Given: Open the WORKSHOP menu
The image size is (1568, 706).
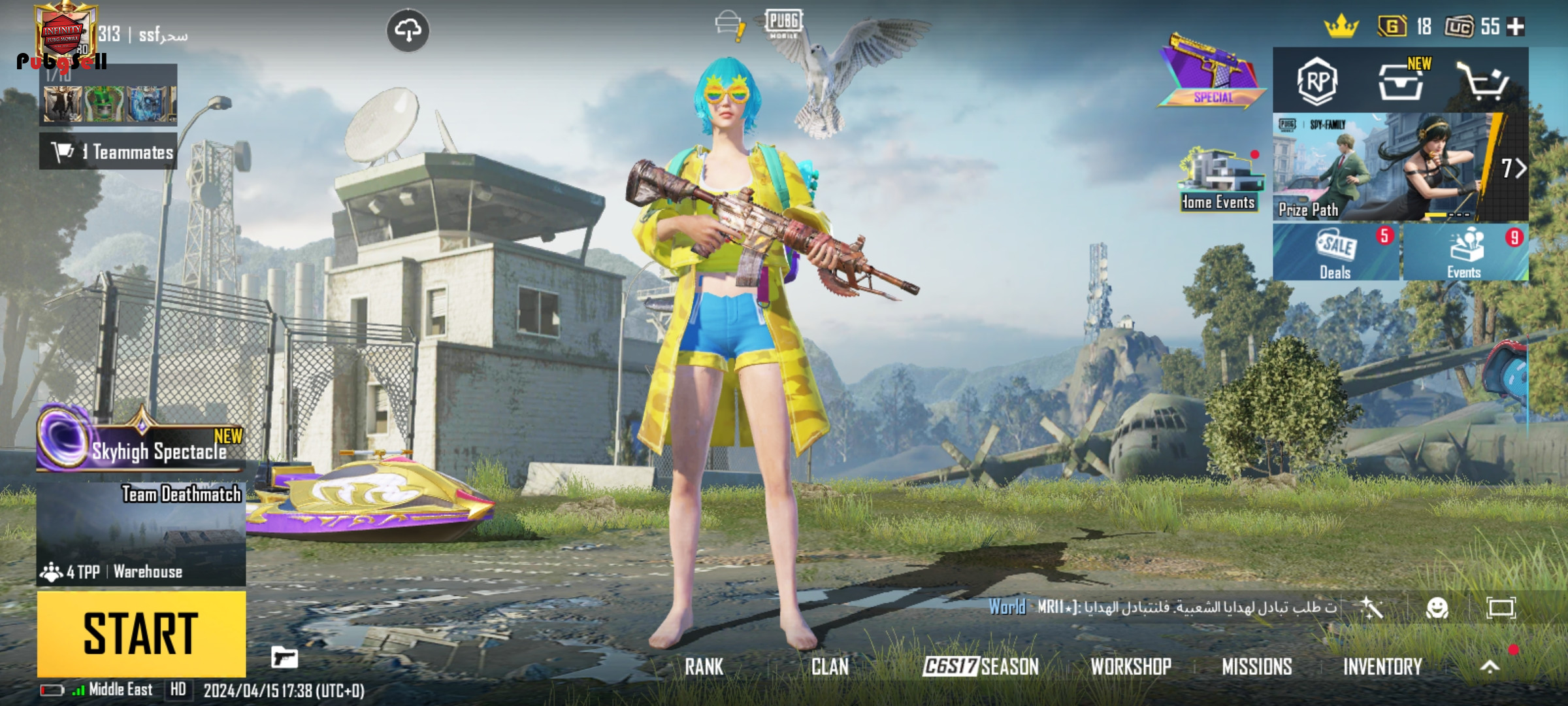Looking at the screenshot, I should [1131, 667].
